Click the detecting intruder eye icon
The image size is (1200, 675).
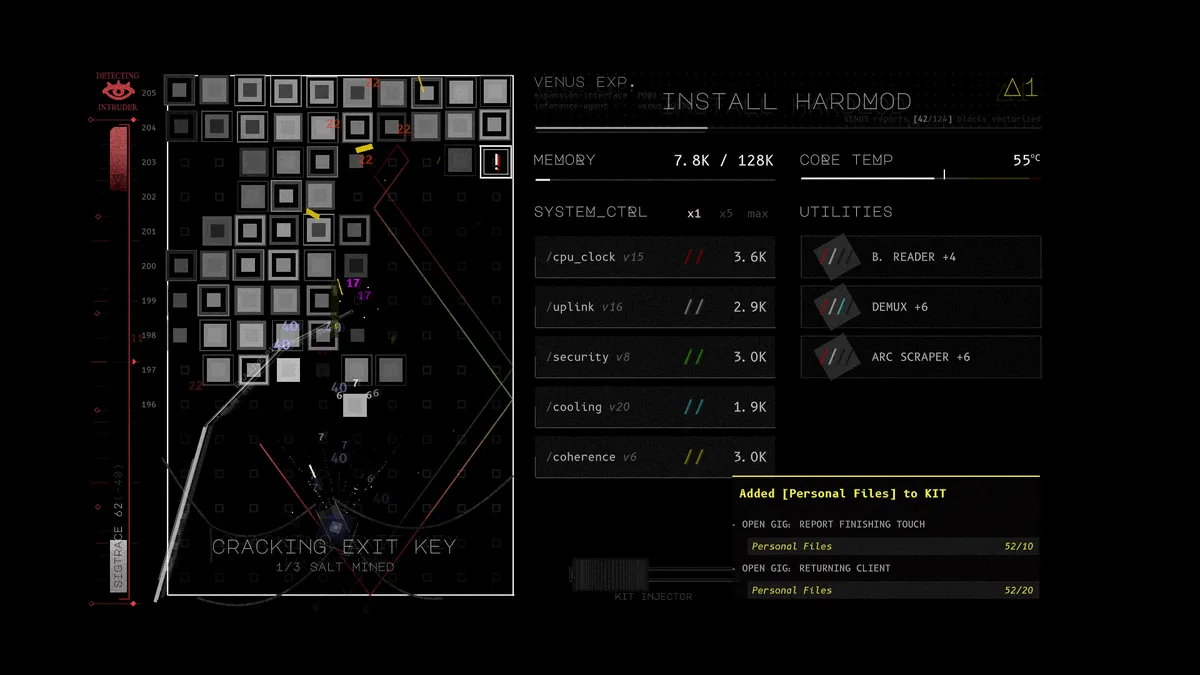point(118,91)
